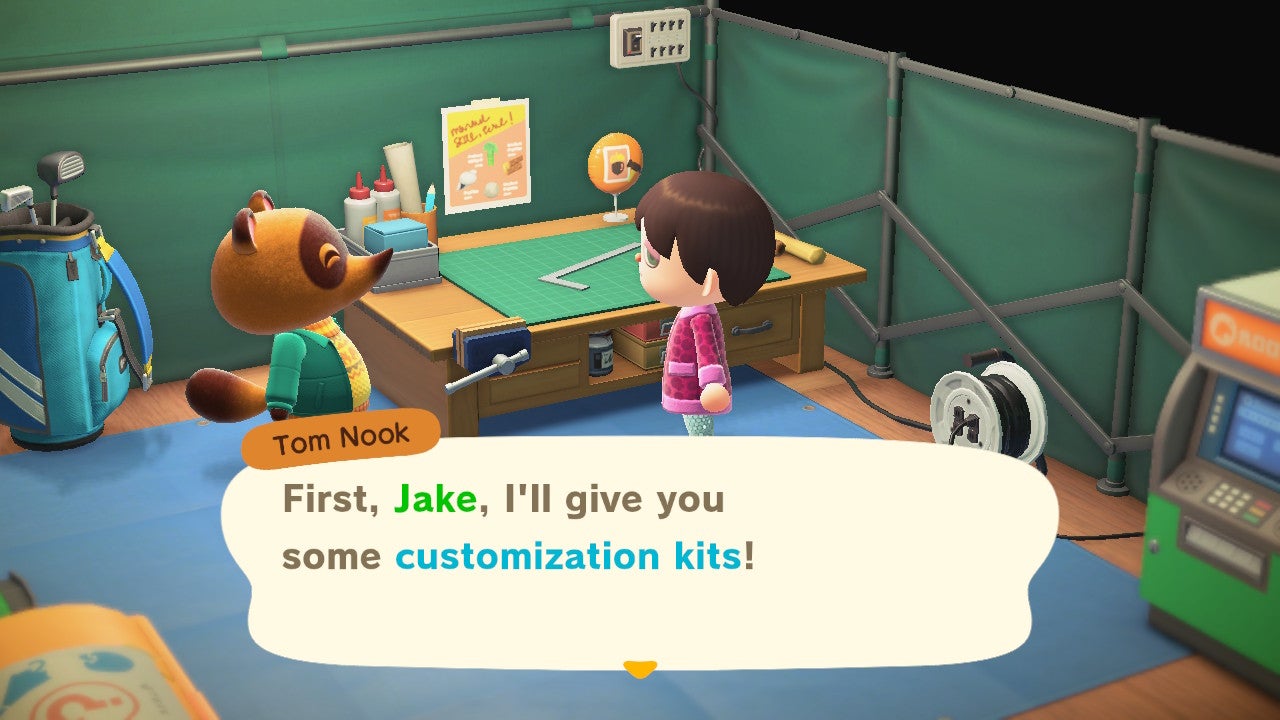1280x720 pixels.
Task: Click player character Jake in the pink coat
Action: (700, 300)
